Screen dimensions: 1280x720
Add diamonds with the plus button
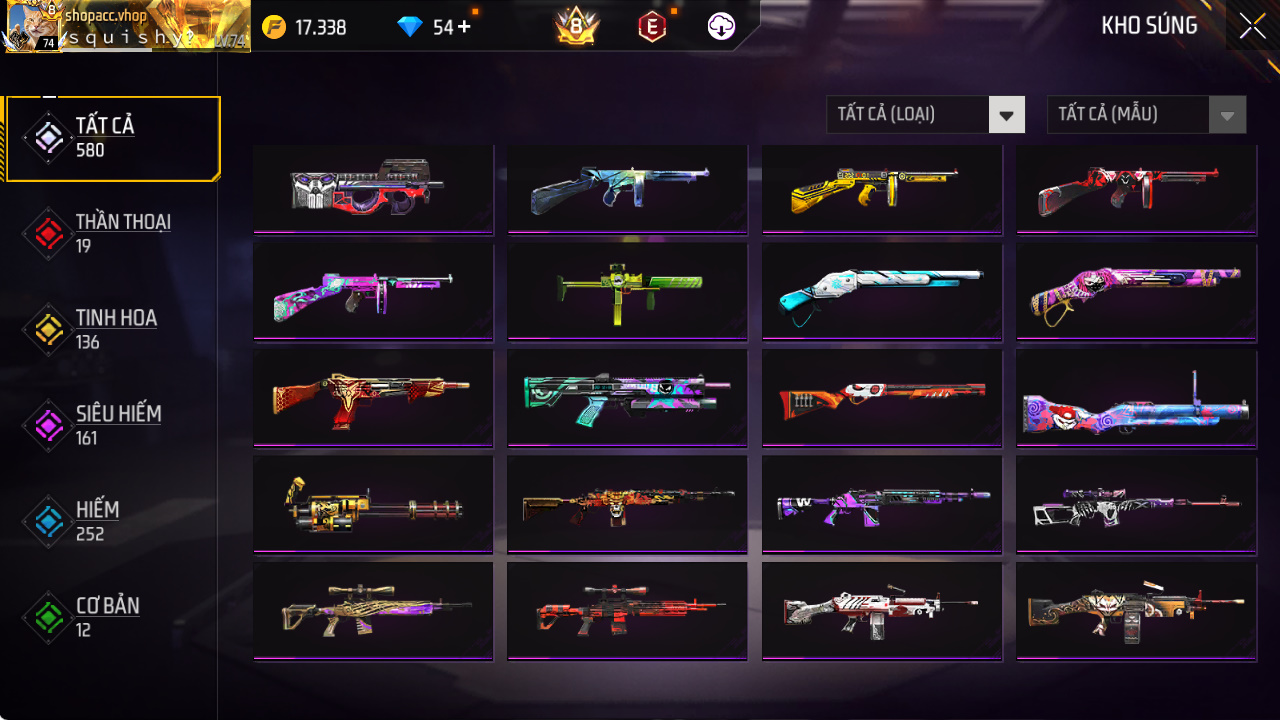[x=464, y=27]
